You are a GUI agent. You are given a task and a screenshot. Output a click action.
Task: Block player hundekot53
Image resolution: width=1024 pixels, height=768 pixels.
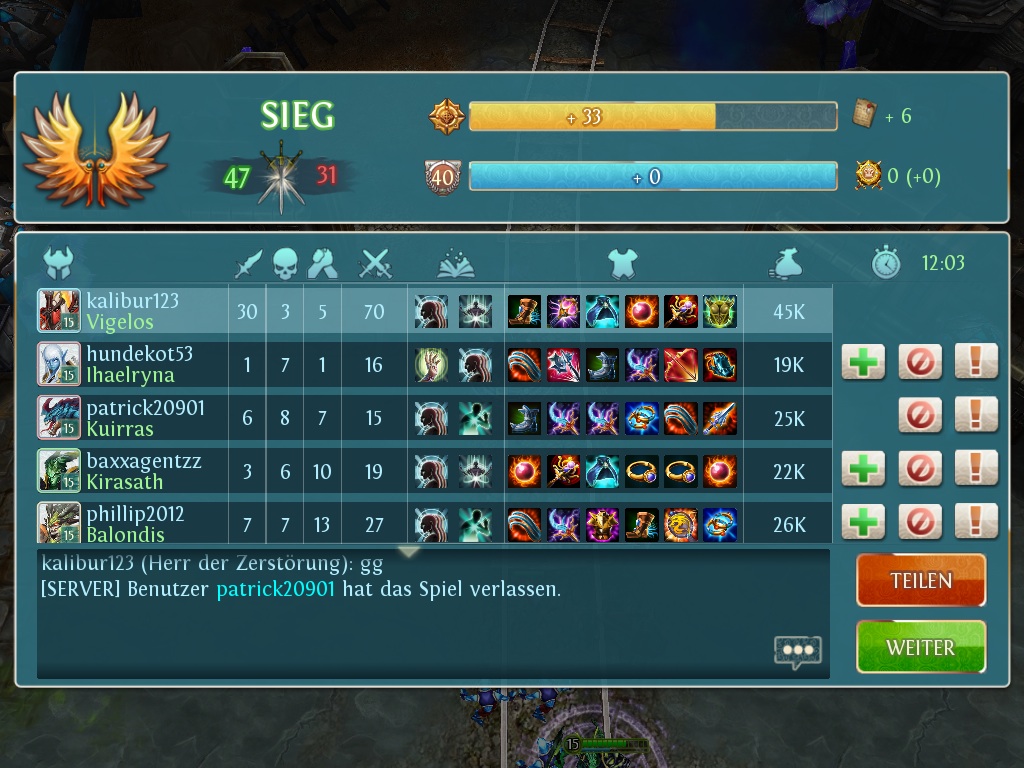pos(920,362)
